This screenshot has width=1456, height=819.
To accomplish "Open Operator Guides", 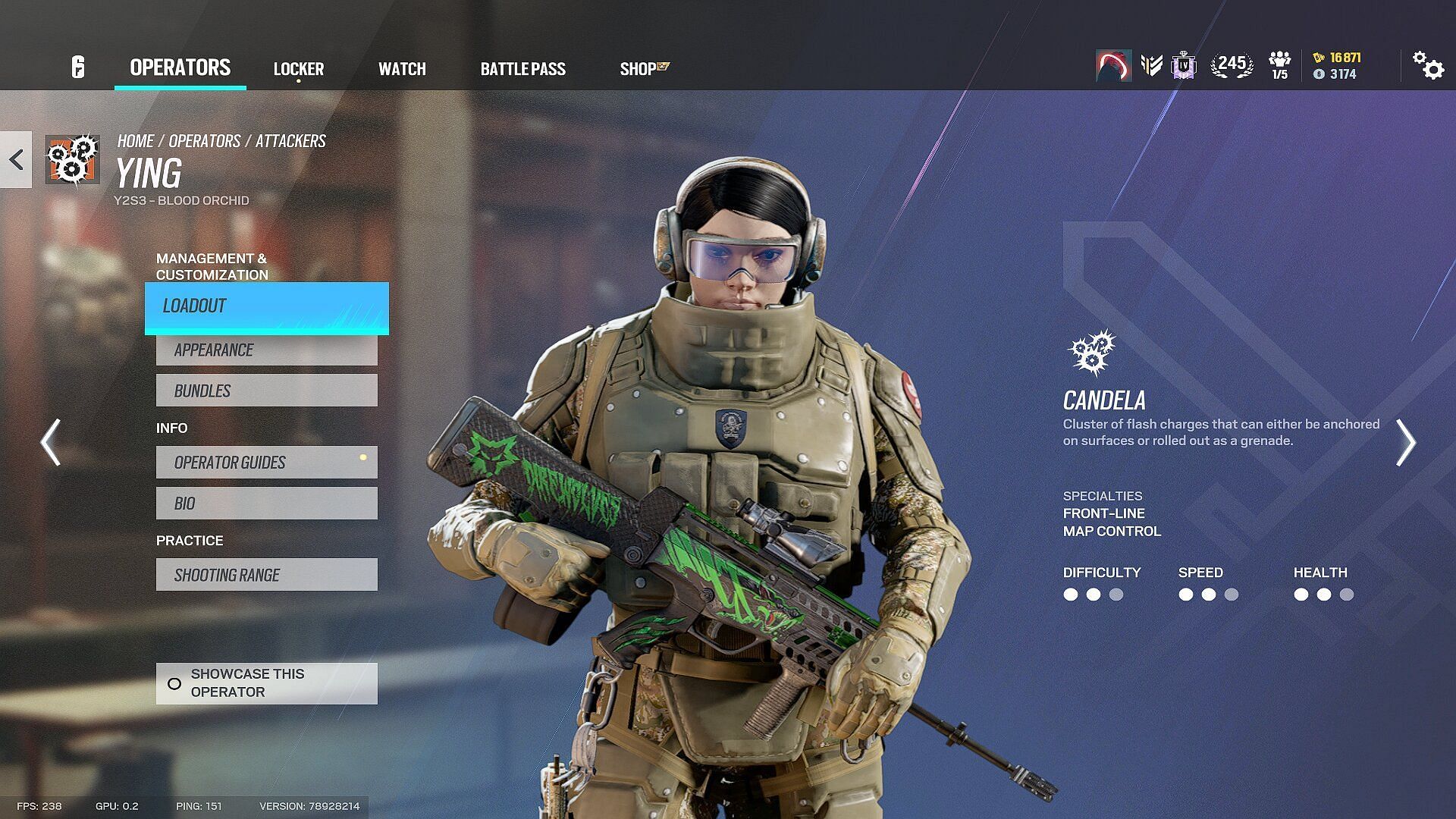I will pos(266,463).
